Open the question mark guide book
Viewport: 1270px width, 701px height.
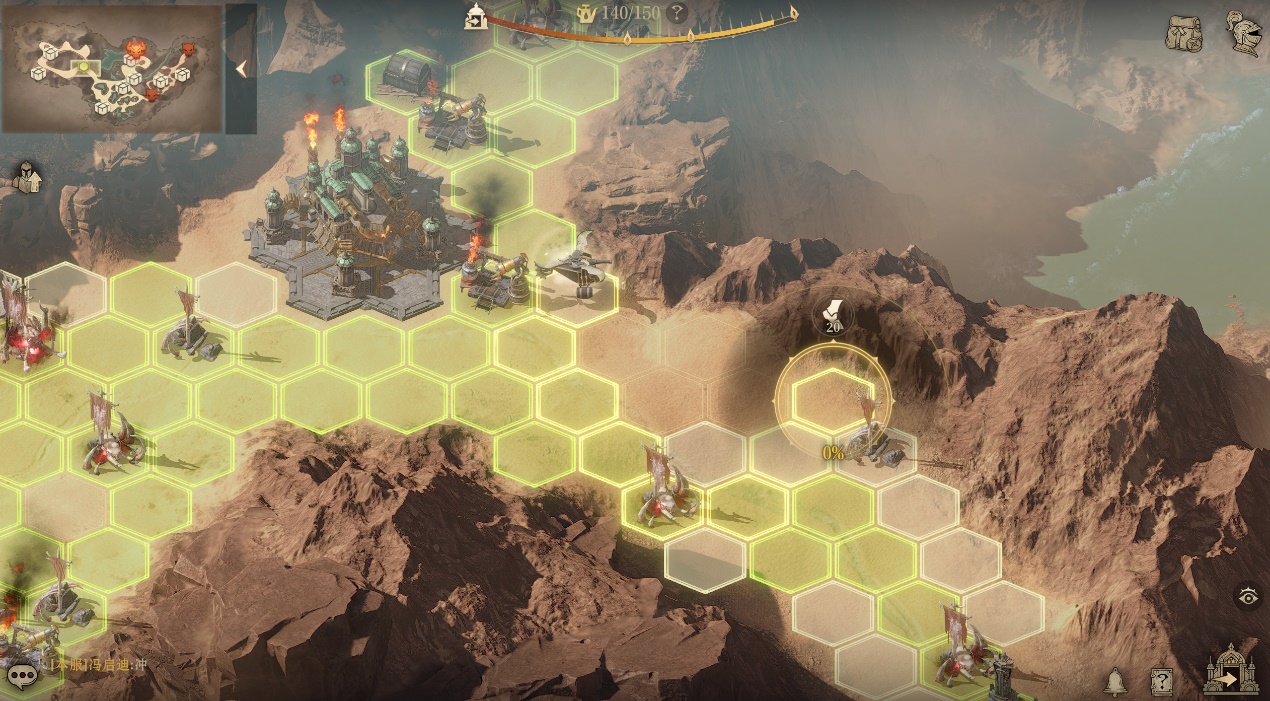click(1161, 682)
